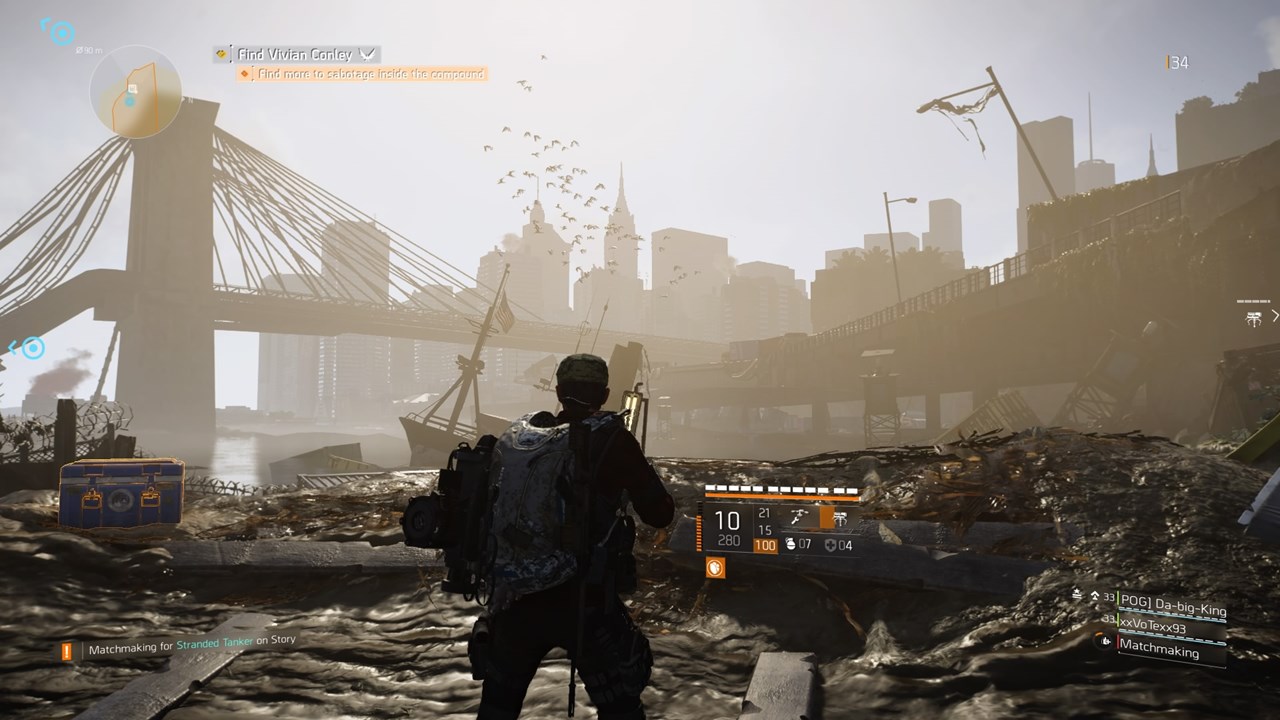The image size is (1280, 720).
Task: Select the Find Vivian Conley objective
Action: click(296, 54)
